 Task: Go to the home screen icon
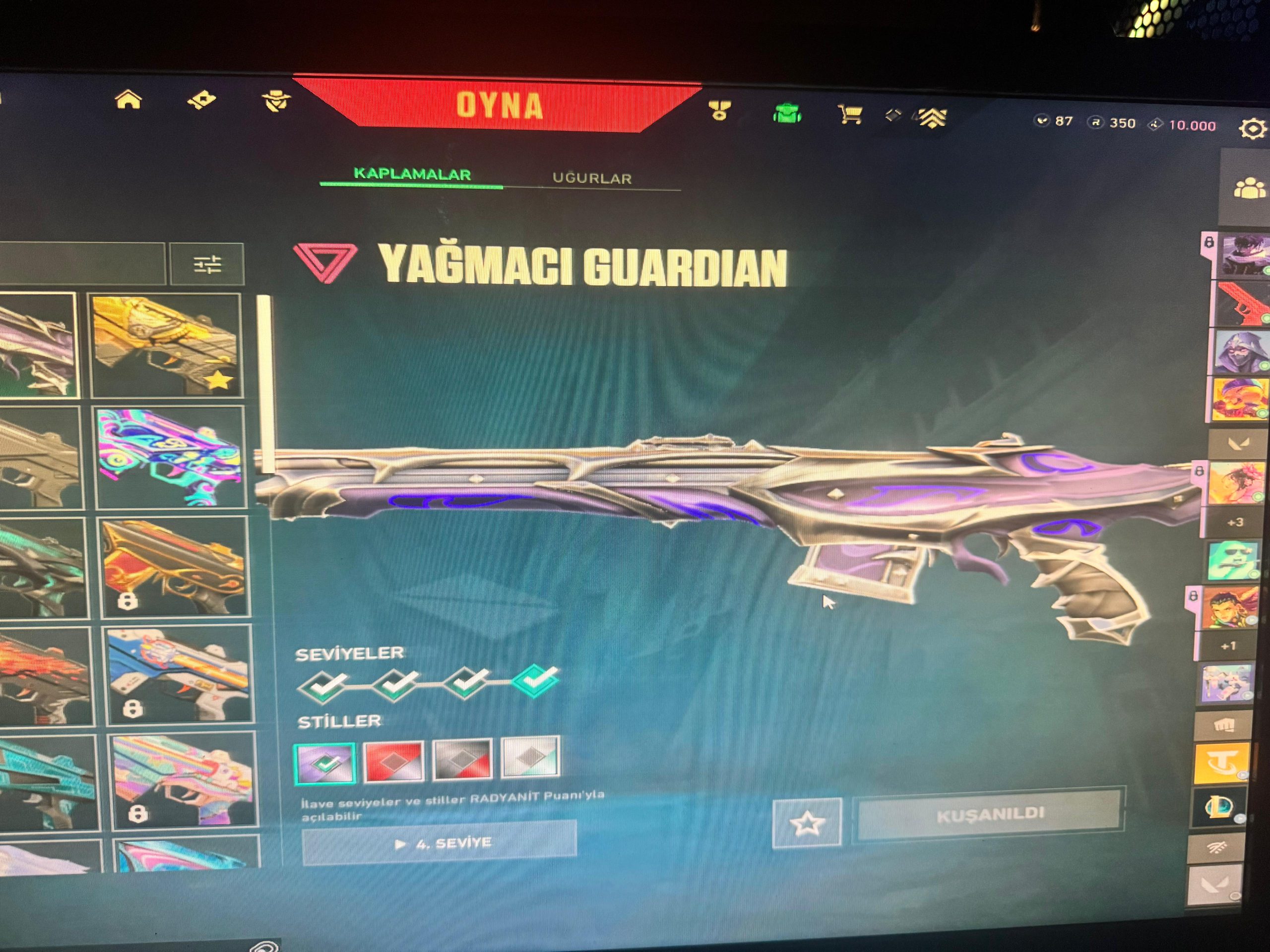[128, 100]
